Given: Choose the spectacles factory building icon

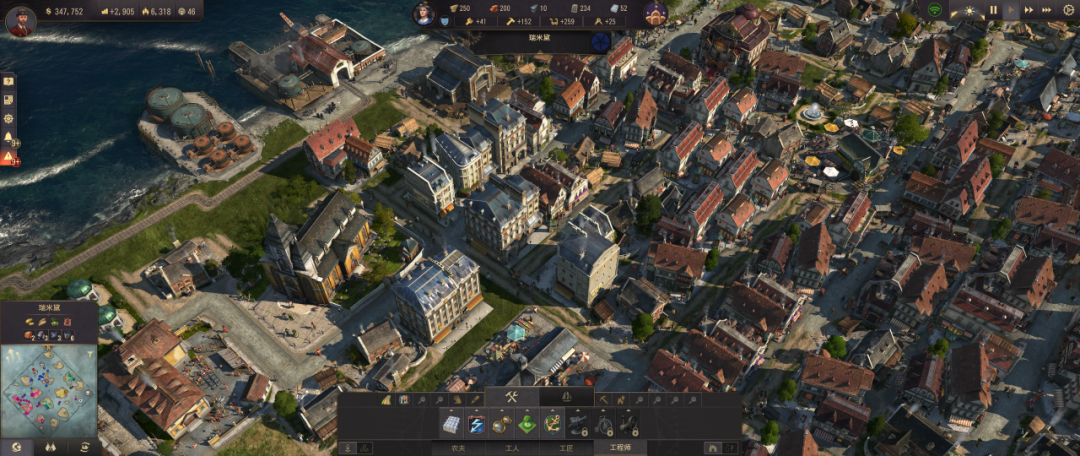Looking at the screenshot, I should [x=502, y=425].
